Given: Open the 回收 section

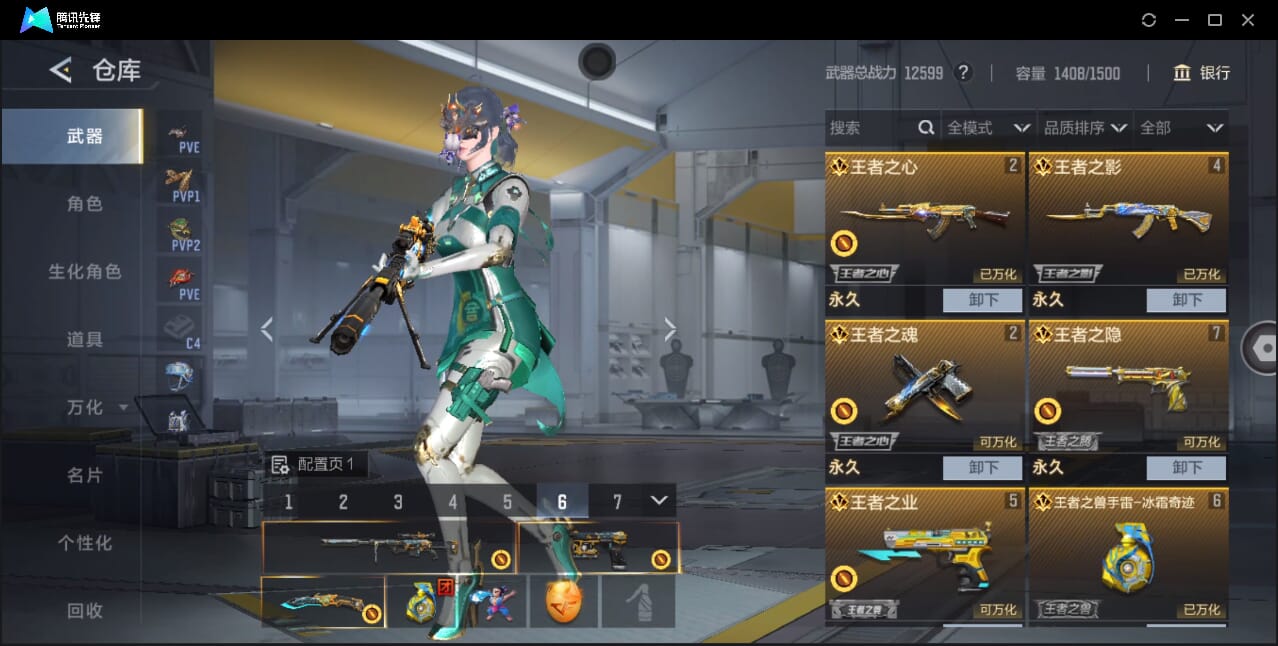Looking at the screenshot, I should pos(84,610).
